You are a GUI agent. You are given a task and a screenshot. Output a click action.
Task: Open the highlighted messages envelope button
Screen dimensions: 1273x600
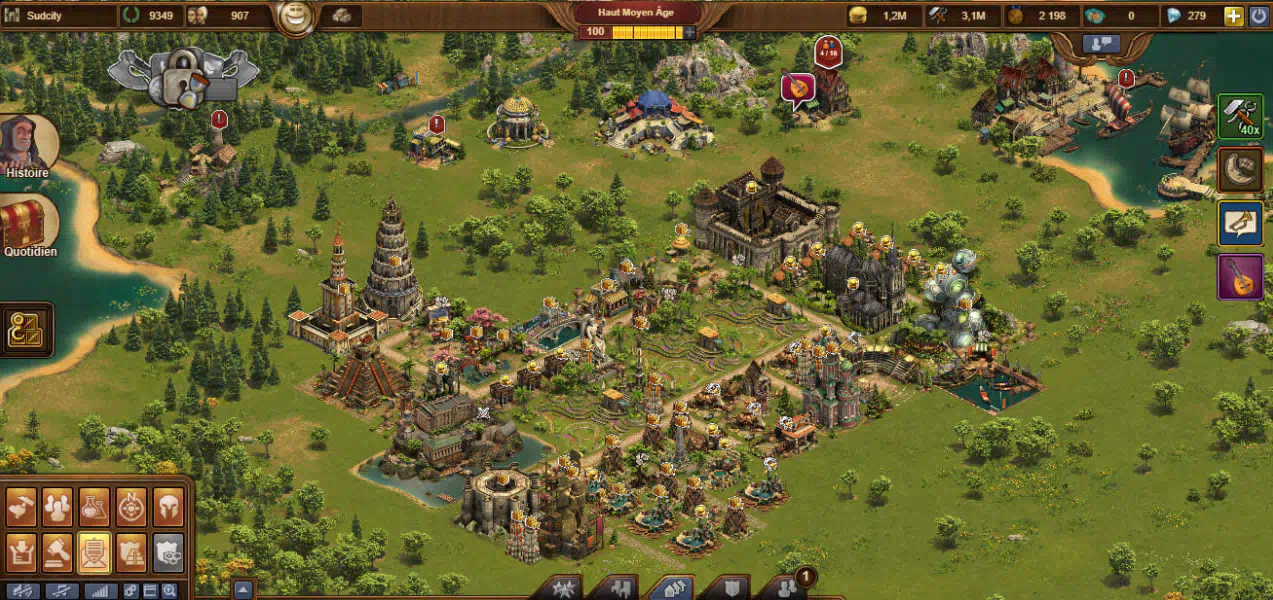tap(95, 552)
